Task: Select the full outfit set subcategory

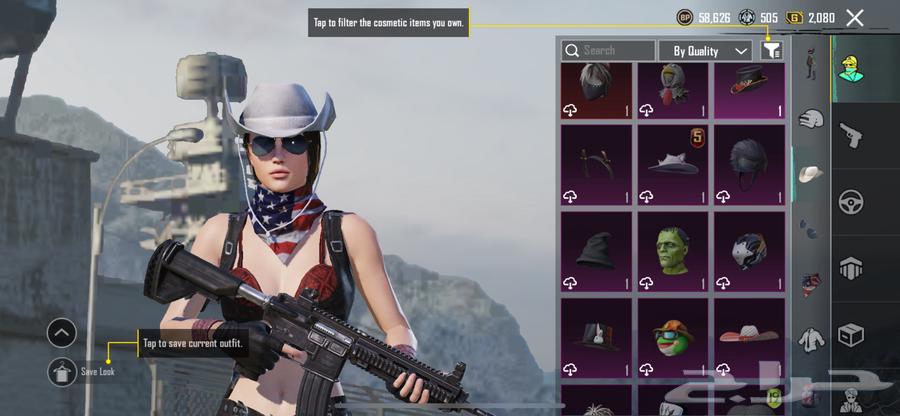Action: coord(811,63)
